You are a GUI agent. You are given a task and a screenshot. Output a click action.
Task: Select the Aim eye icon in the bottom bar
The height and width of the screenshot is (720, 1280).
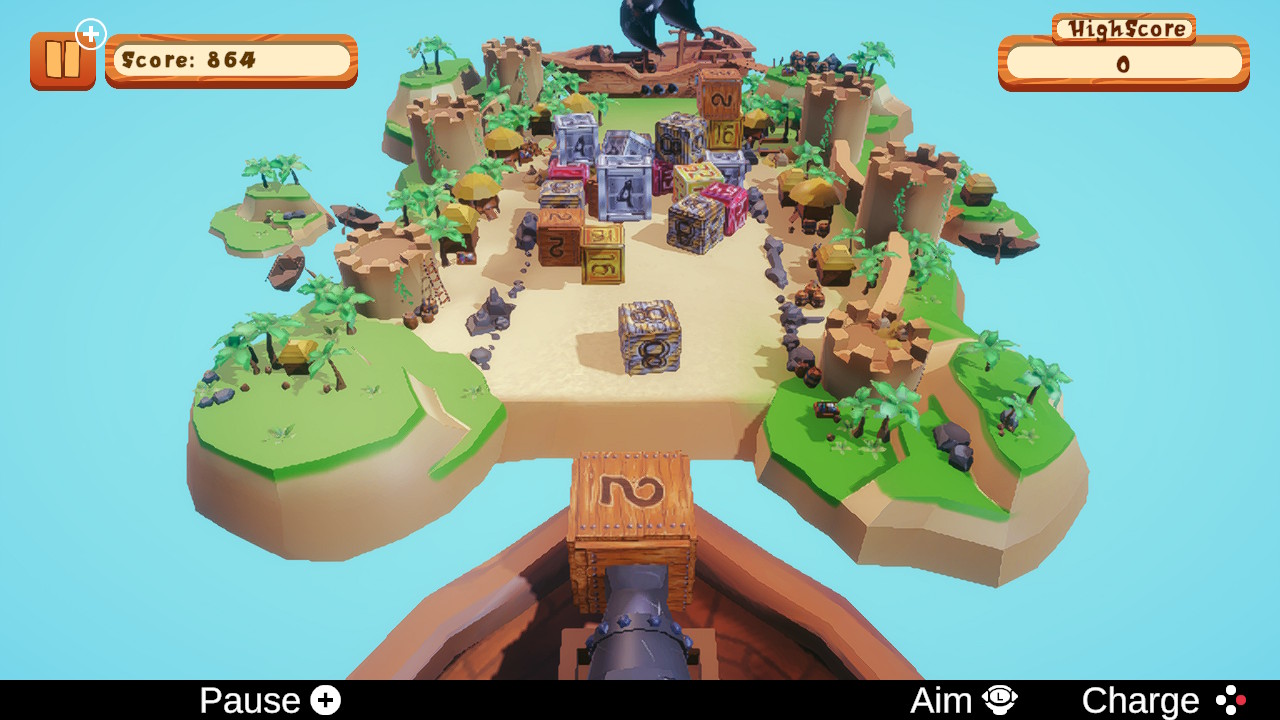(999, 698)
